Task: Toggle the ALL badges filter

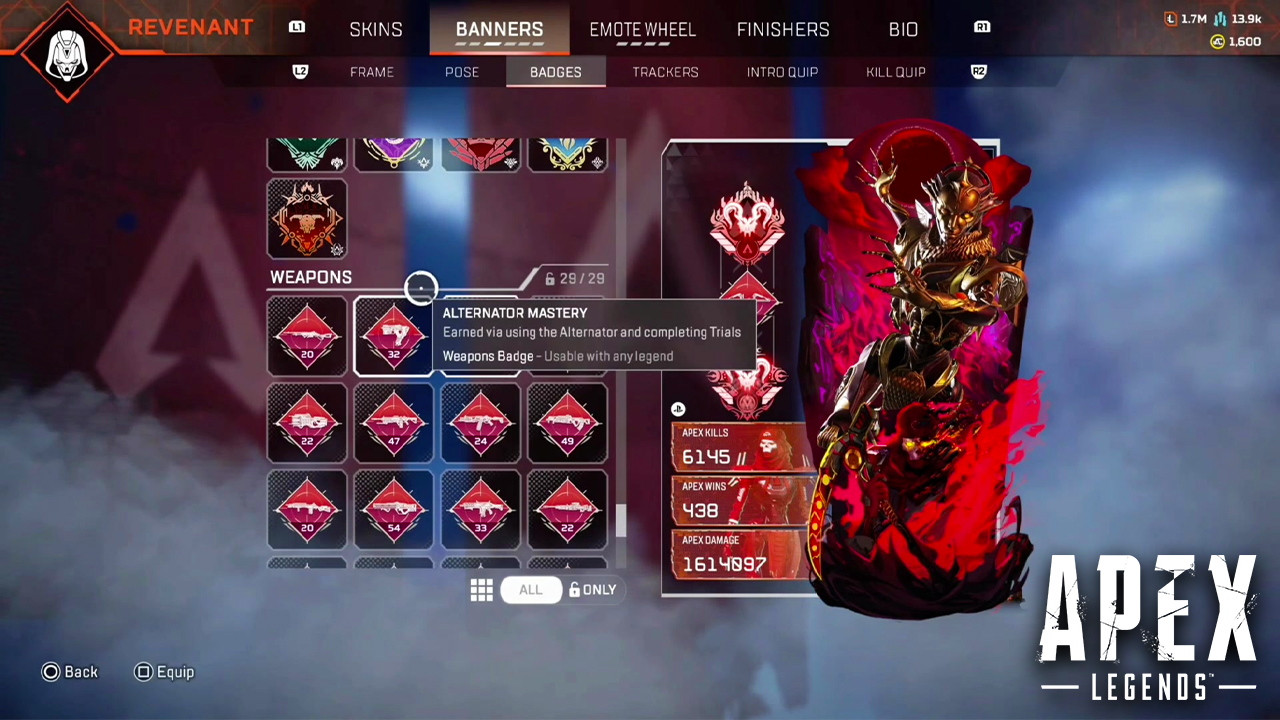Action: tap(530, 589)
